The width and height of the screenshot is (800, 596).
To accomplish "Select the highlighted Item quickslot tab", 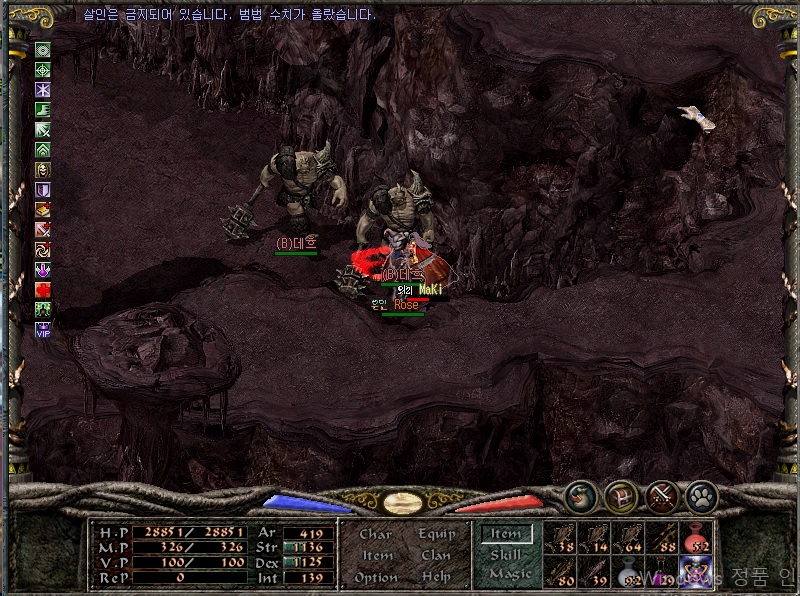I will click(x=507, y=535).
